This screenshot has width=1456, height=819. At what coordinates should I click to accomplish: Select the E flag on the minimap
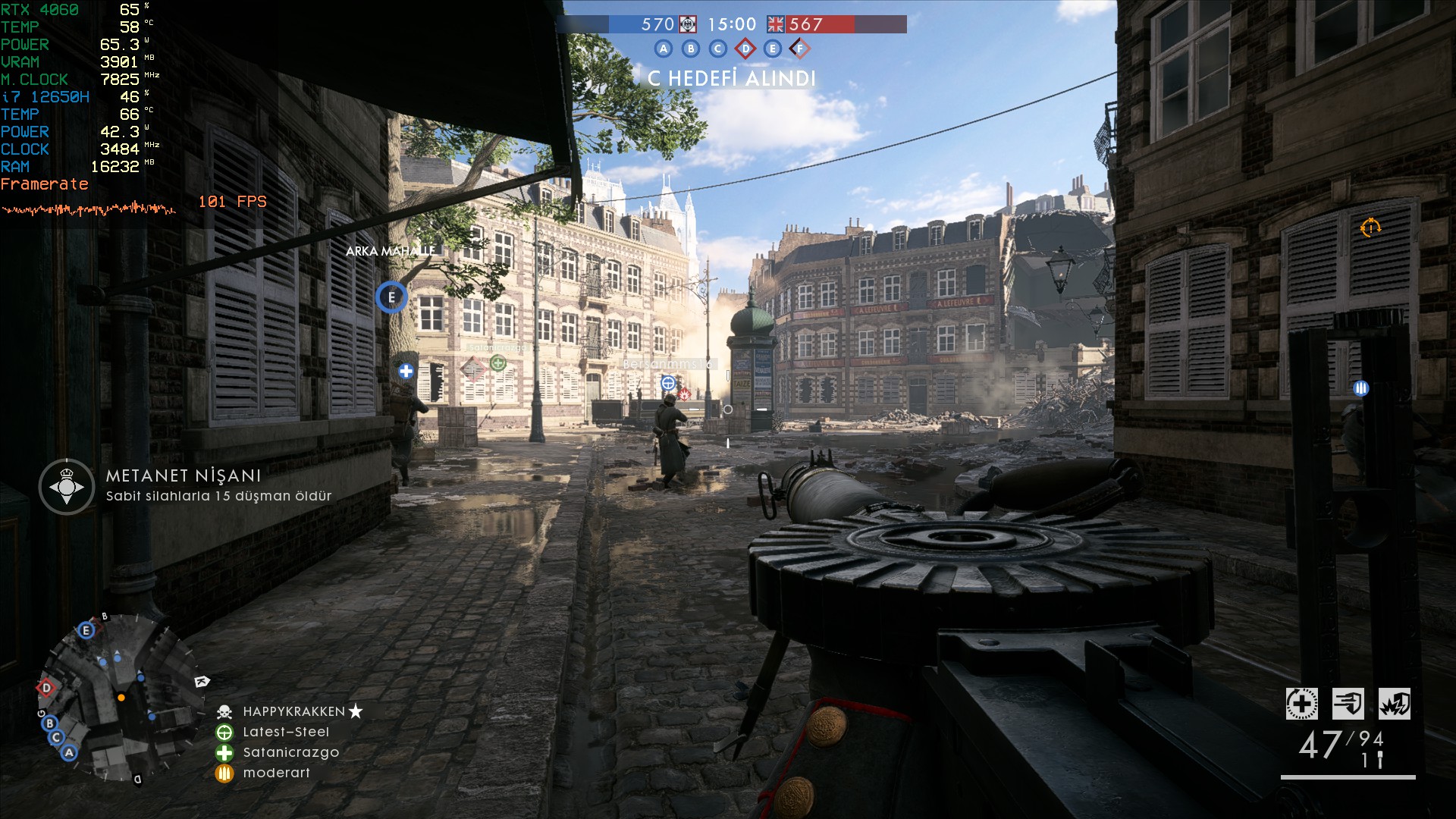pos(86,630)
